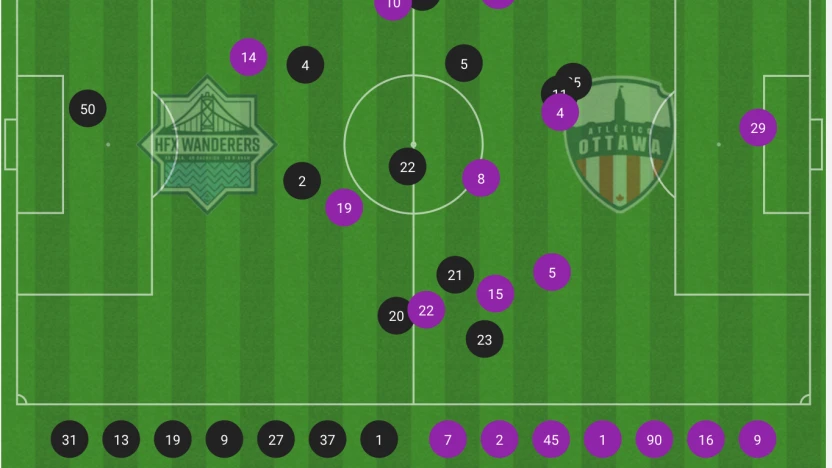Pick black substitute number 37
The image size is (832, 468).
[x=327, y=439]
